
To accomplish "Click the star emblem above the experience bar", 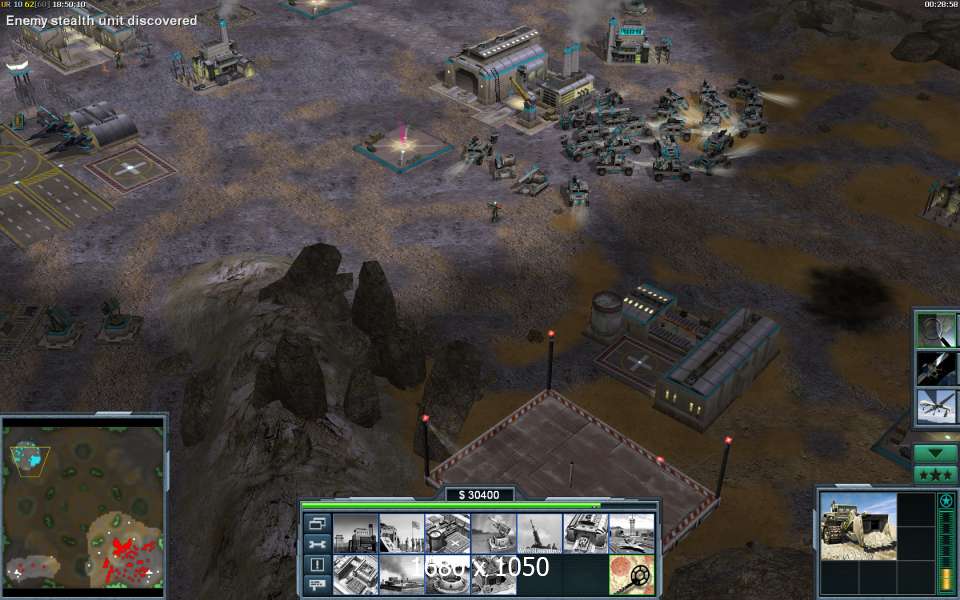I will pos(945,500).
